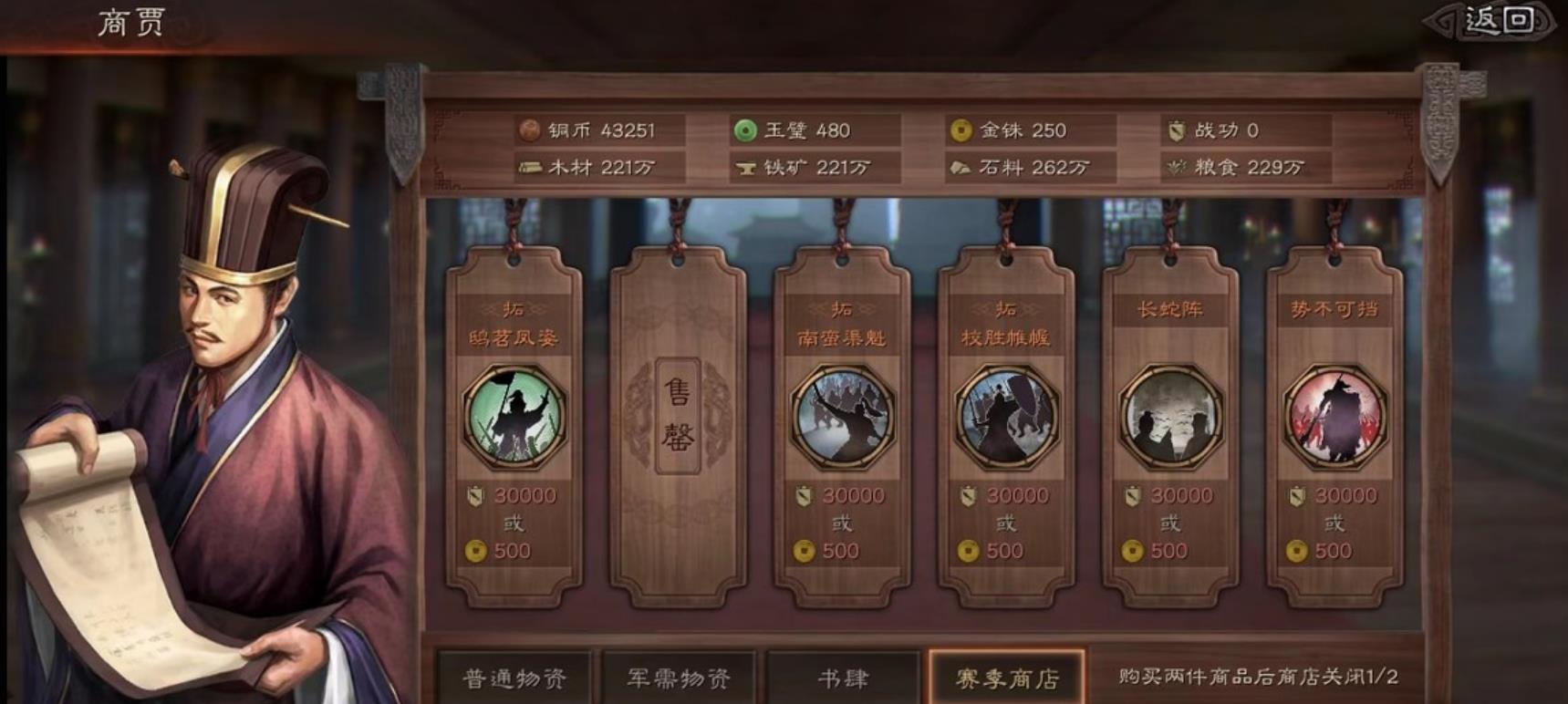Select the 赛季商店 tab
Viewport: 1568px width, 704px height.
[x=1007, y=678]
